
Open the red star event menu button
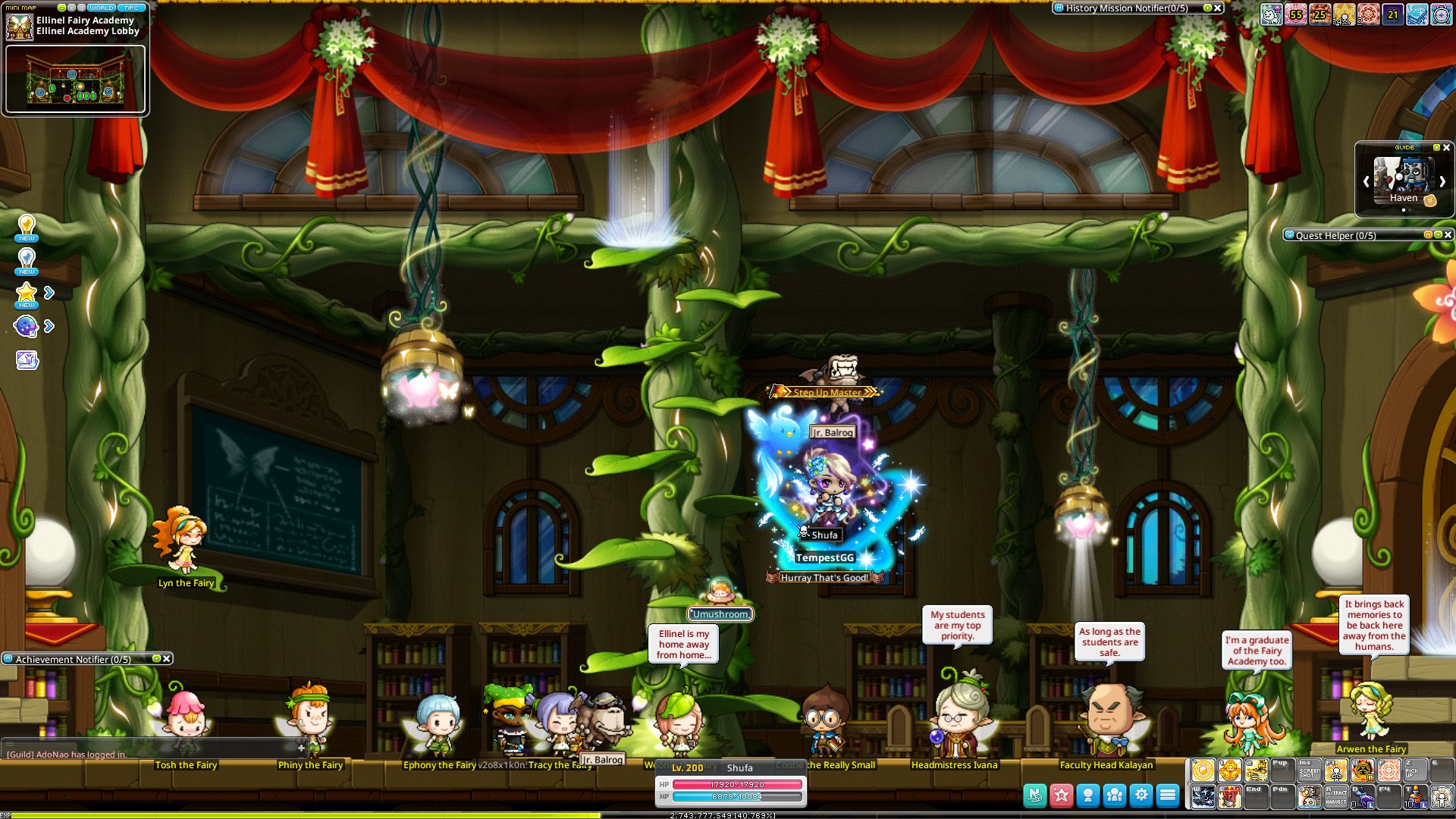click(x=1062, y=795)
